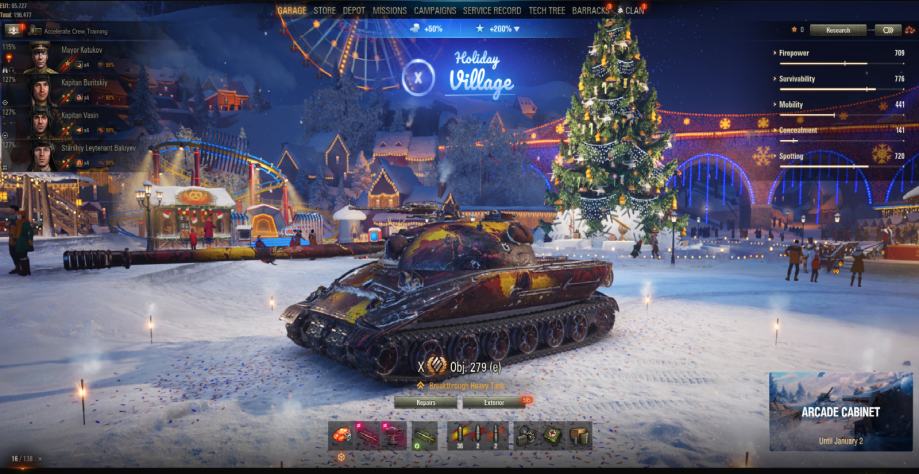This screenshot has width=919, height=474.
Task: Switch to the Depot tab
Action: pos(354,11)
